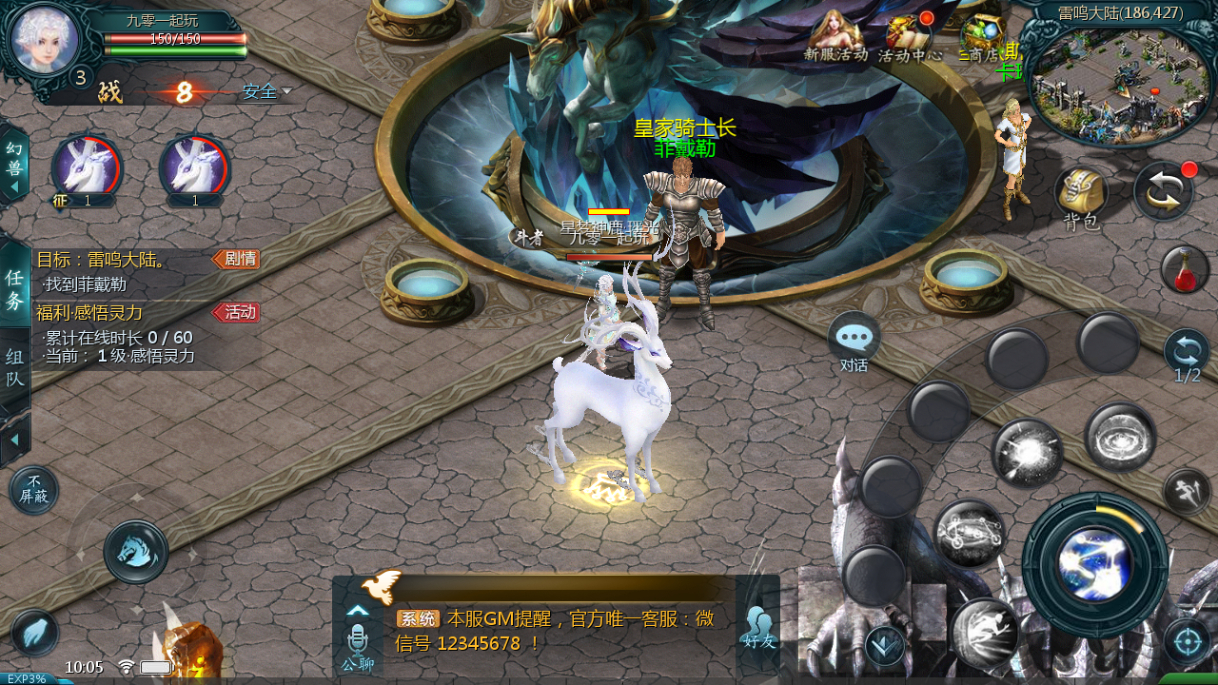Use the red health potion

coord(1185,269)
